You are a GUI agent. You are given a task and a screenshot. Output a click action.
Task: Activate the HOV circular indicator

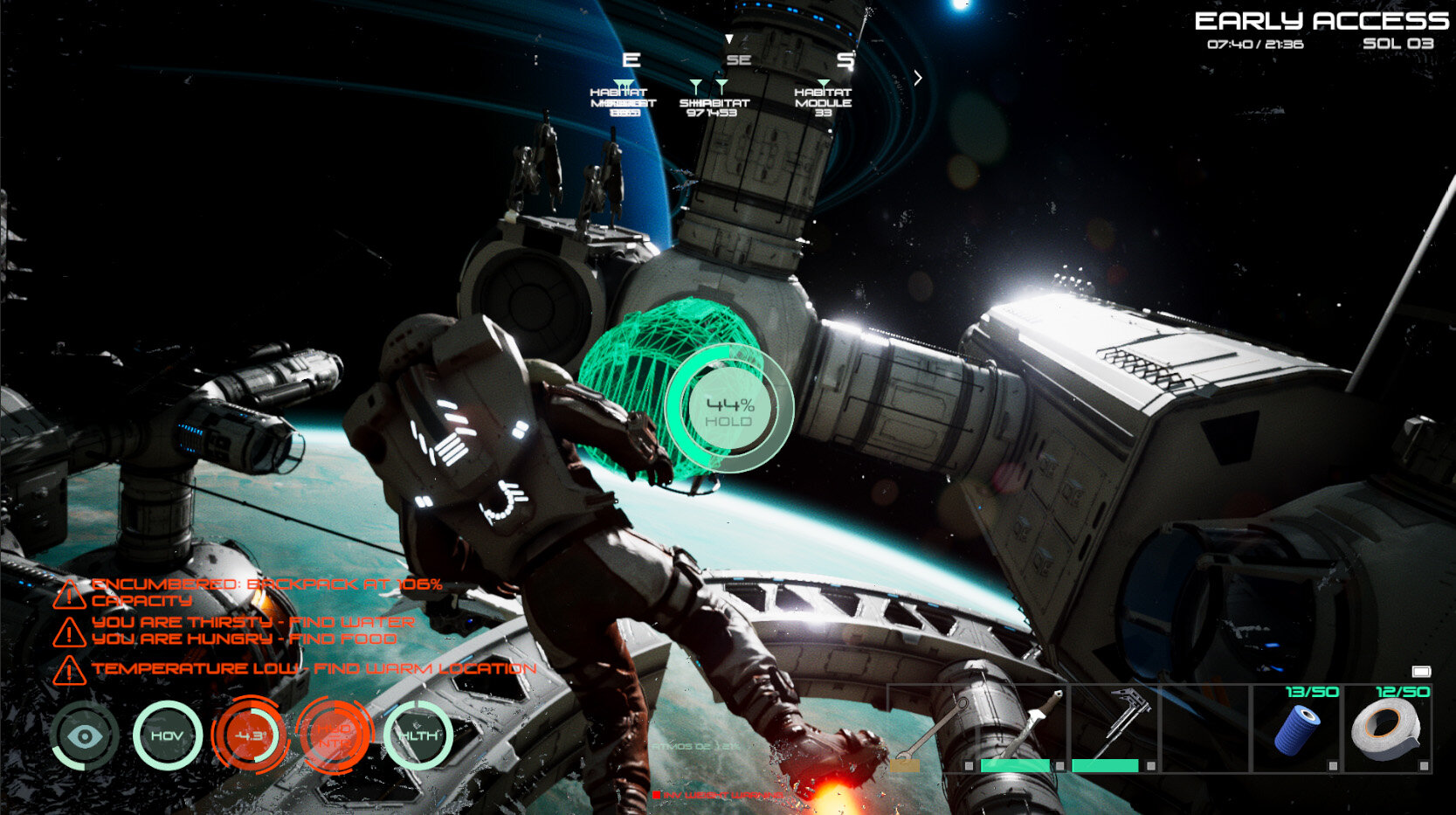(x=167, y=736)
